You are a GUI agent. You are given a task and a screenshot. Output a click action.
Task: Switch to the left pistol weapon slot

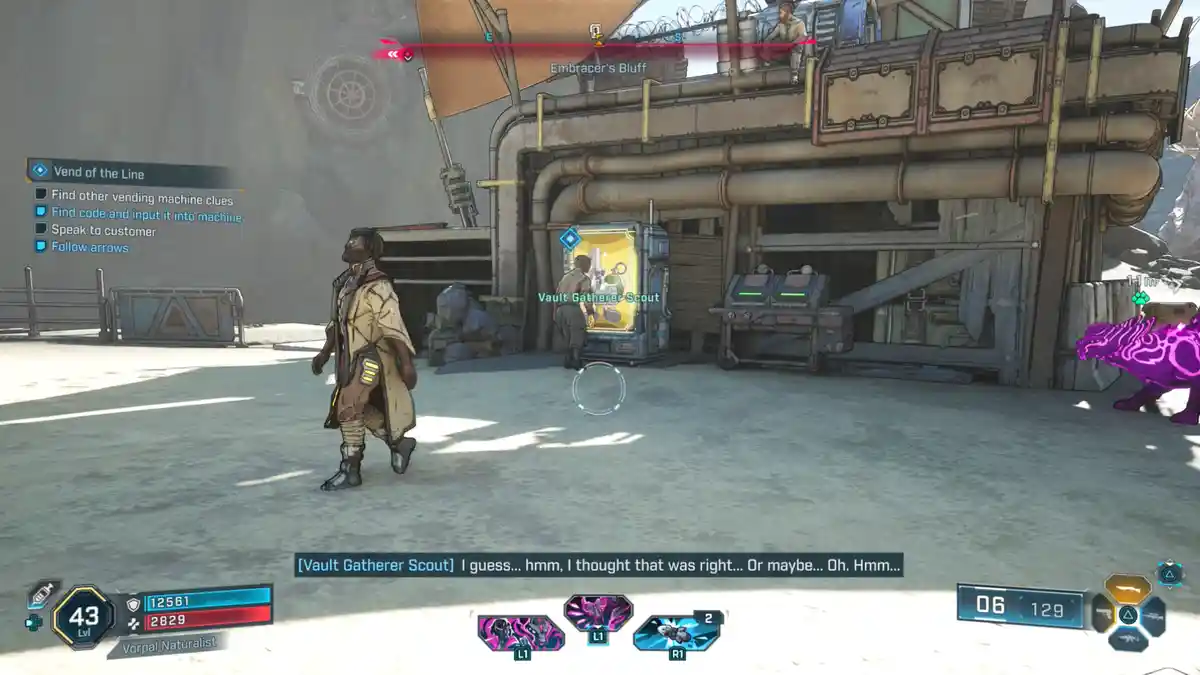pos(1101,613)
